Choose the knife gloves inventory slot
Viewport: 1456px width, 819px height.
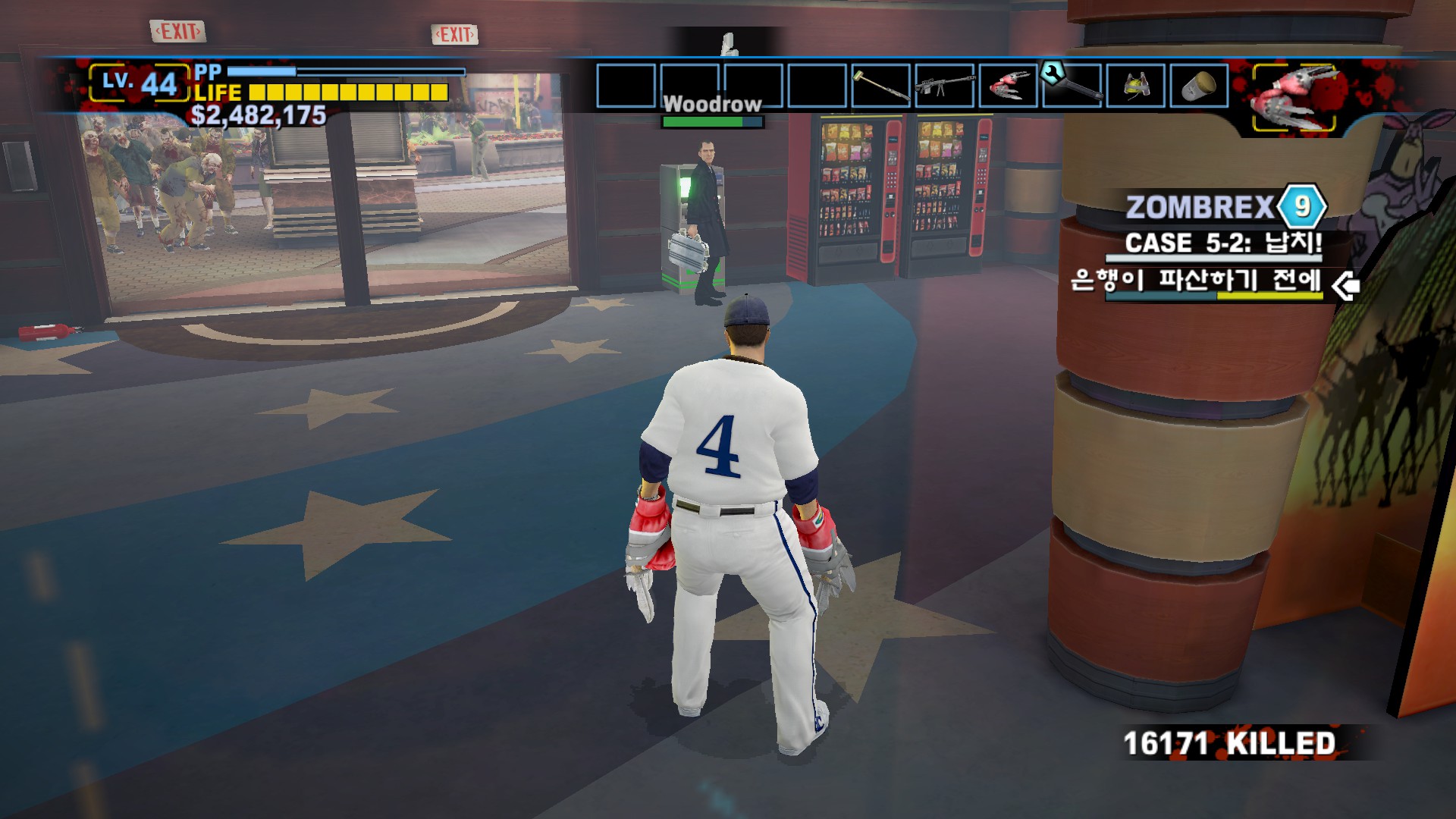(1009, 86)
